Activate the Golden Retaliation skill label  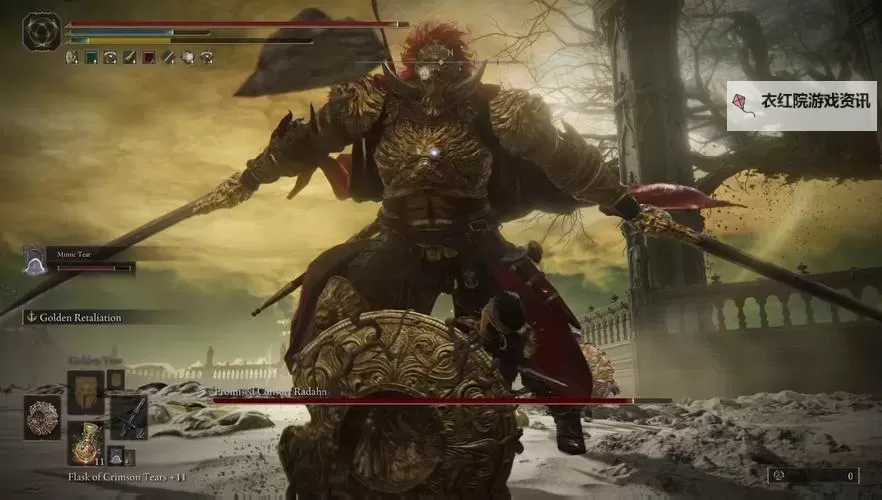pos(80,318)
